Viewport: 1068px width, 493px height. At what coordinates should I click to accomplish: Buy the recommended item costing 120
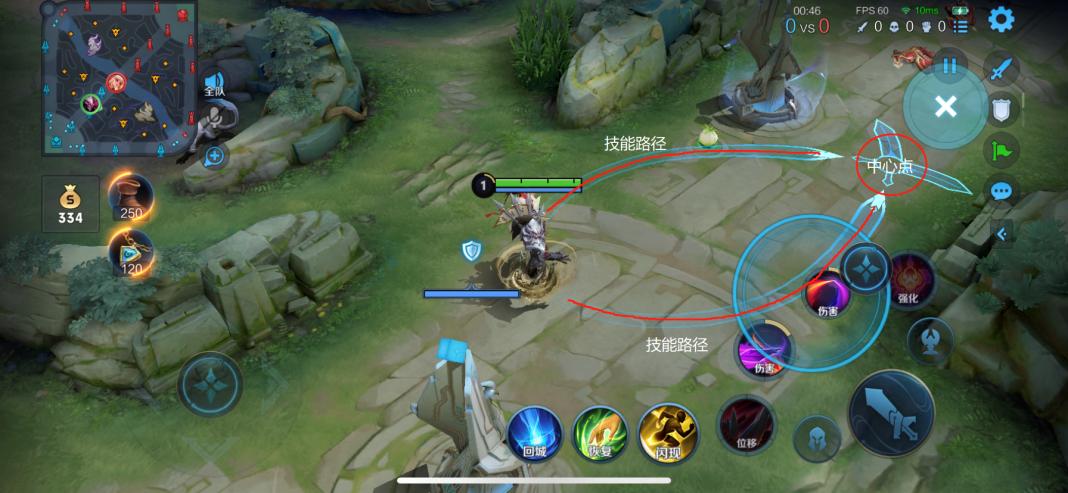(131, 252)
